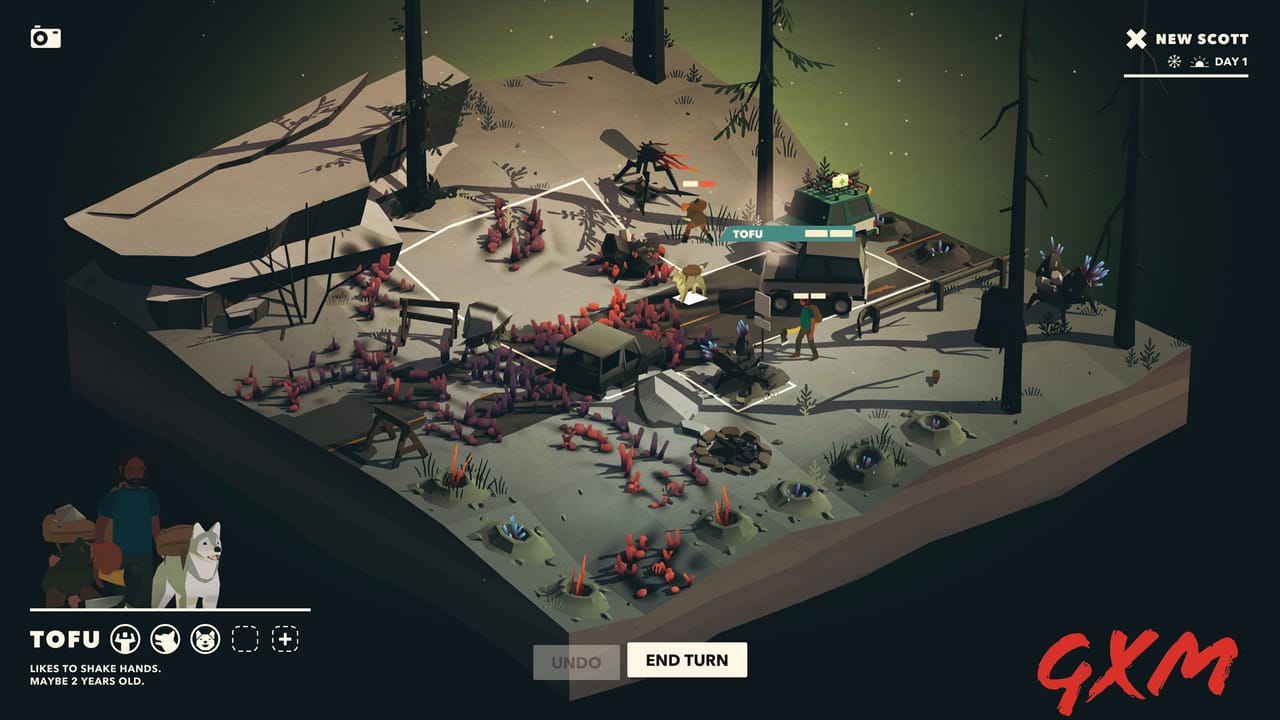Click the sunrise icon next to Day 1
Screen dimensions: 1280x720
coord(1199,62)
